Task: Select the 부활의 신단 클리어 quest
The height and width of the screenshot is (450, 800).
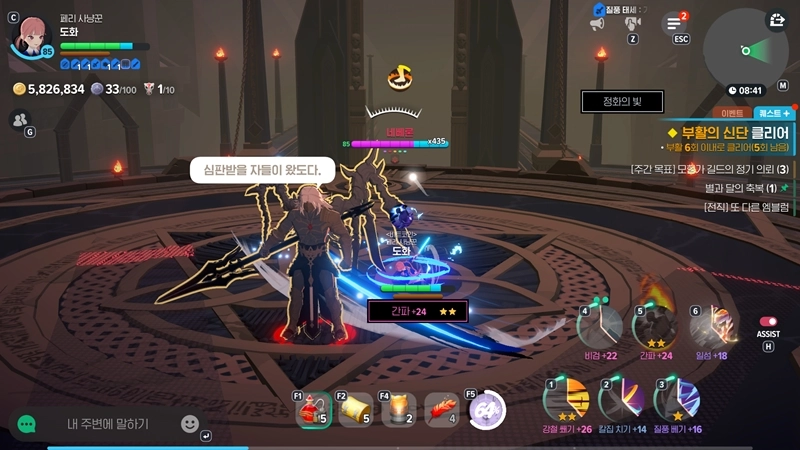Action: click(730, 132)
